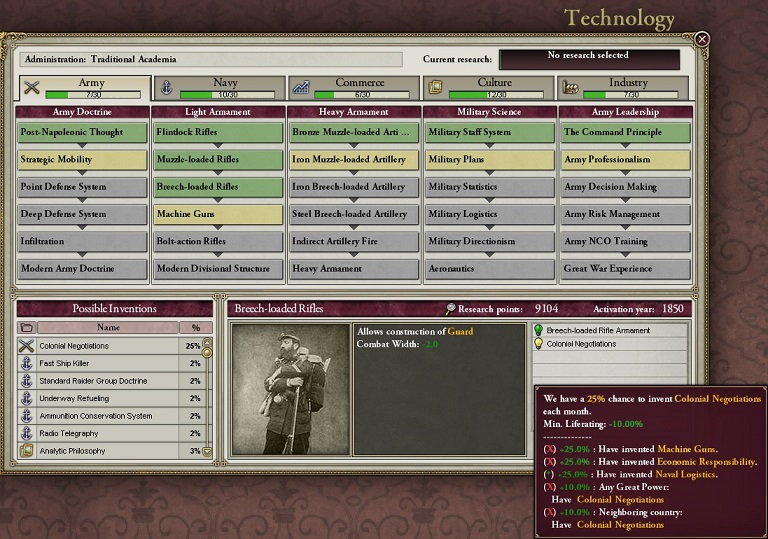Viewport: 768px width, 539px height.
Task: Sort inventions by percent column
Action: click(194, 328)
